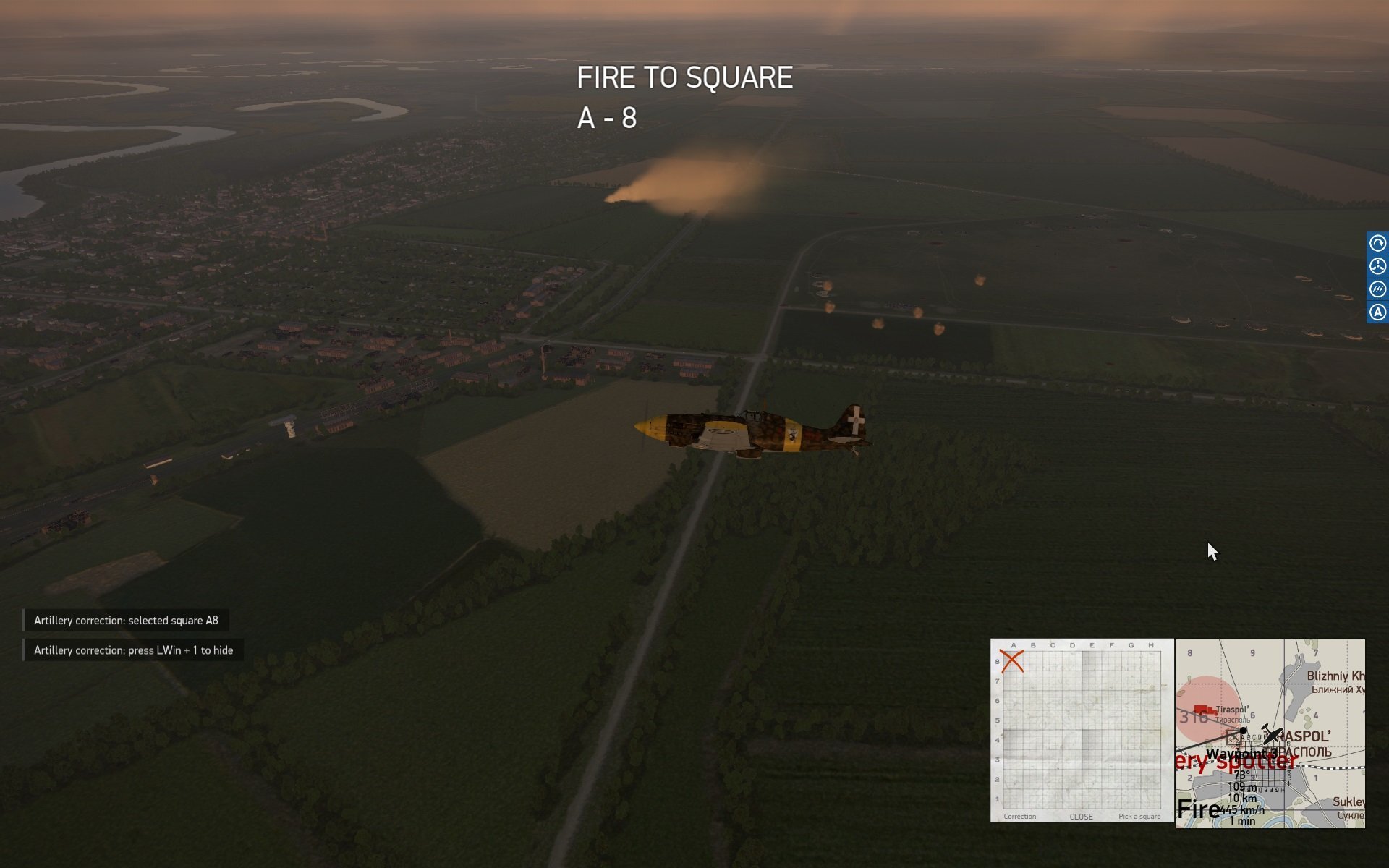The image size is (1389, 868).
Task: Click the three-blade propeller icon
Action: [1377, 266]
